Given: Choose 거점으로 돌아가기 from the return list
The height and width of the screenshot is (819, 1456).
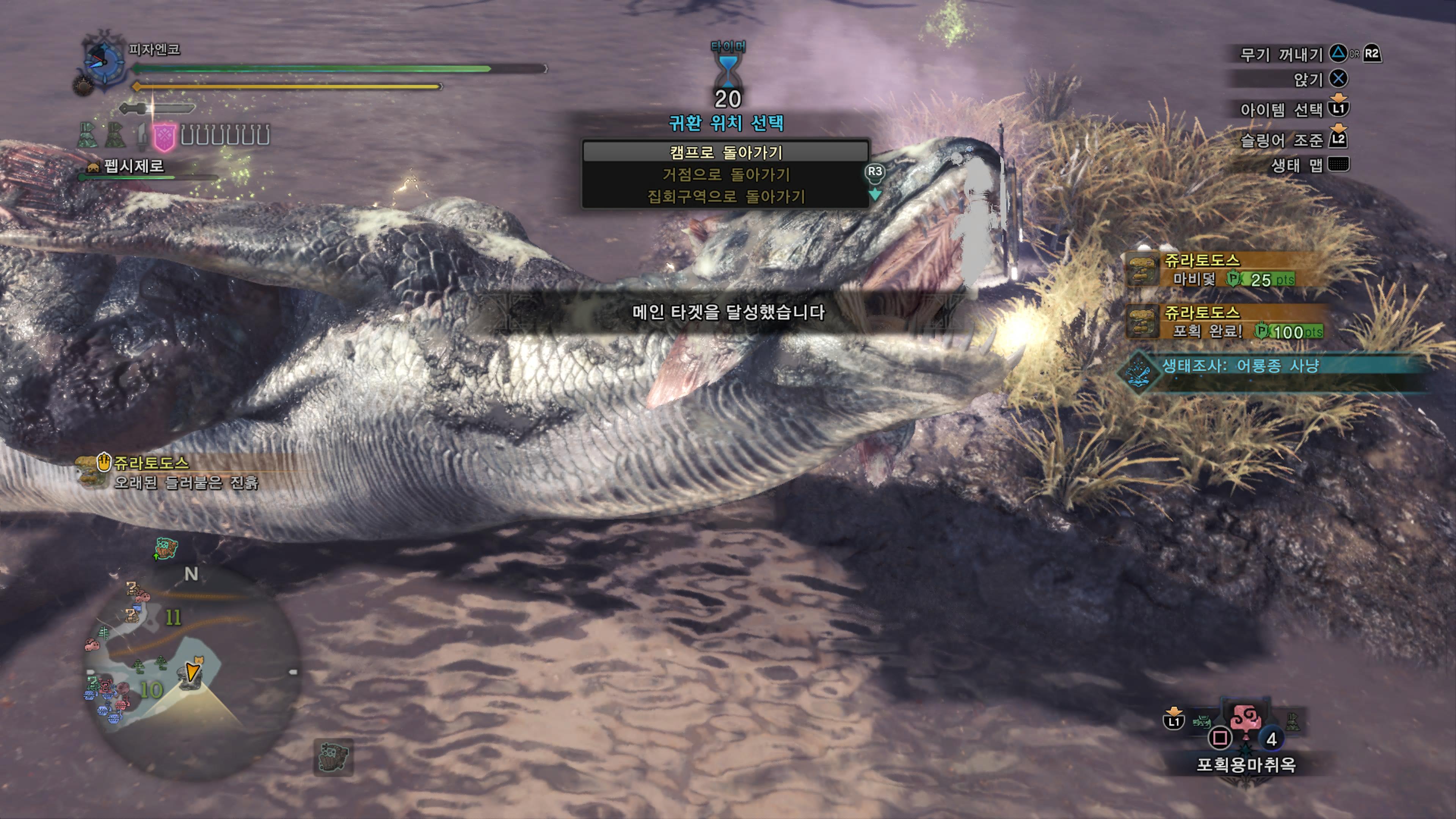Looking at the screenshot, I should pos(725,175).
